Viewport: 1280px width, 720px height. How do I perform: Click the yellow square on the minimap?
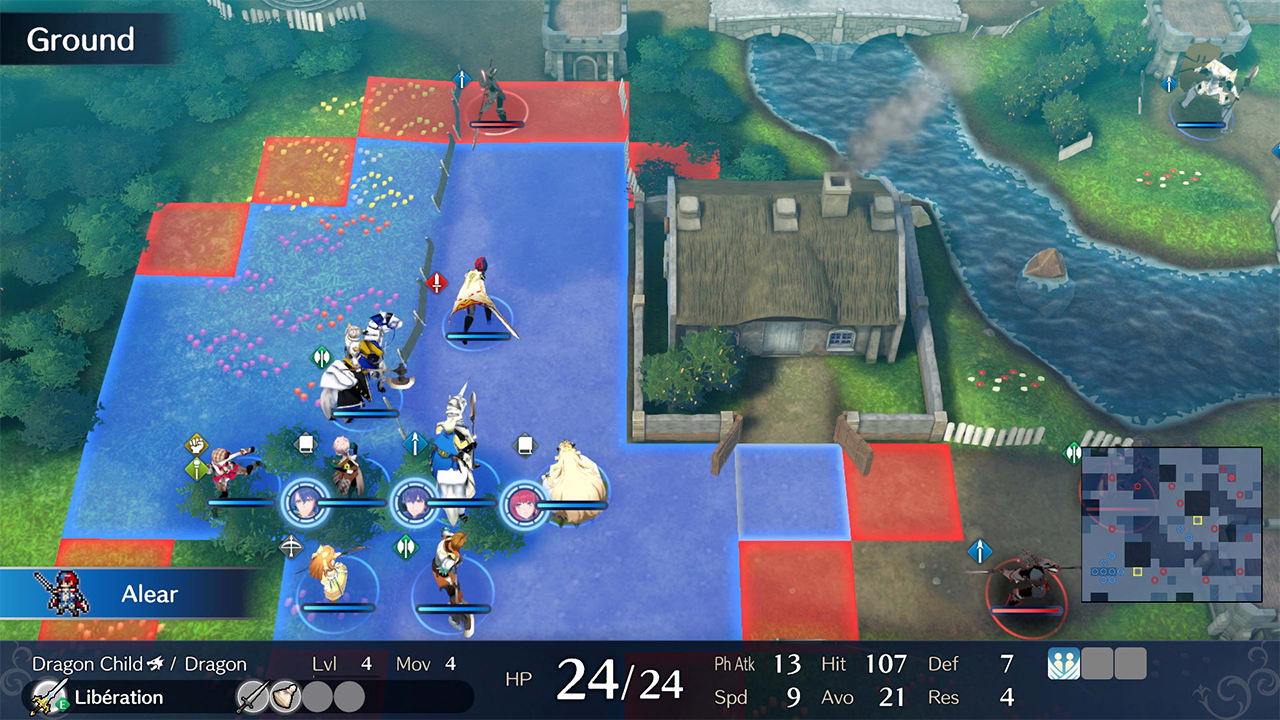pyautogui.click(x=1197, y=520)
